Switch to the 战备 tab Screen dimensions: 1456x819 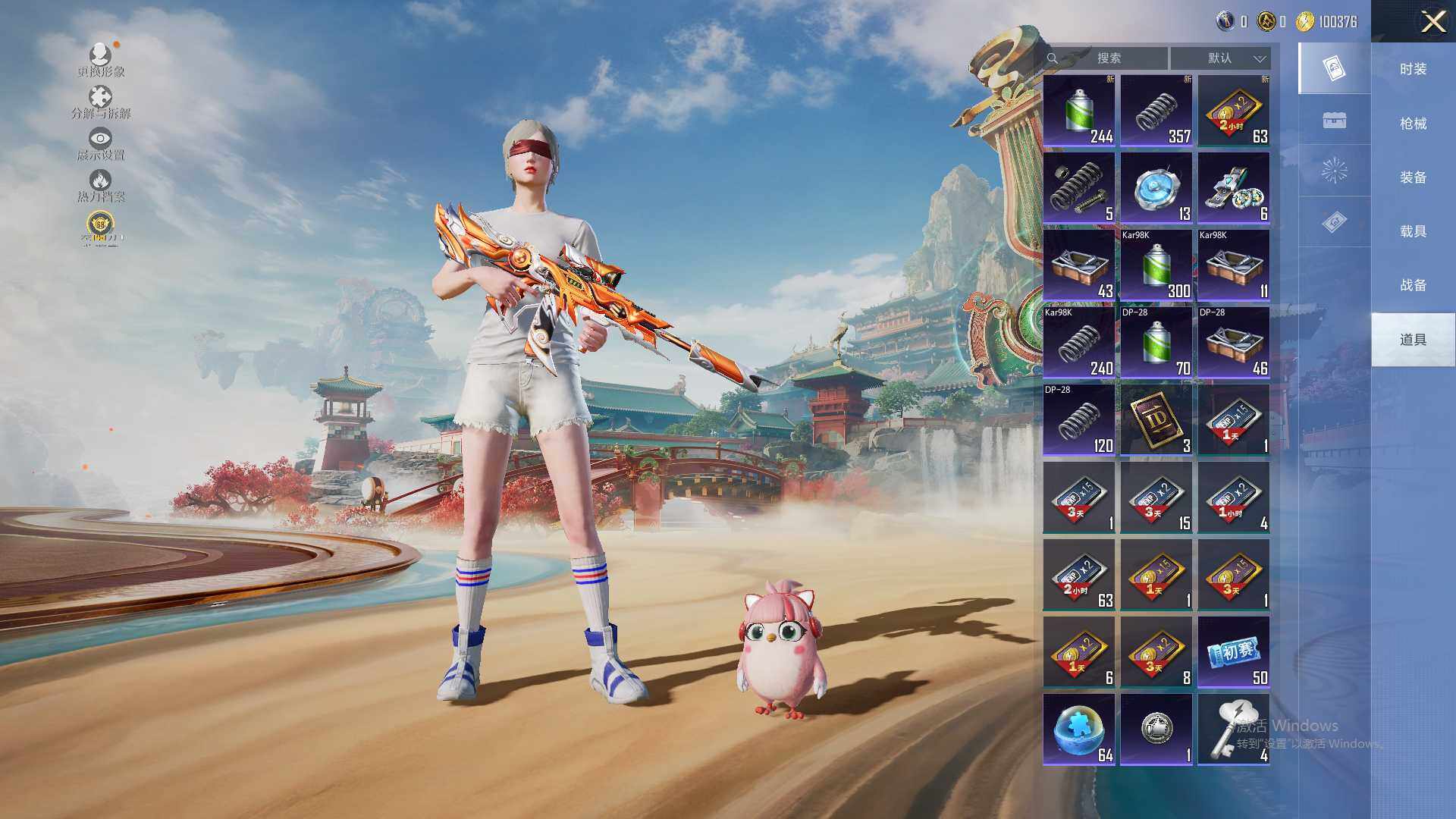pyautogui.click(x=1413, y=285)
